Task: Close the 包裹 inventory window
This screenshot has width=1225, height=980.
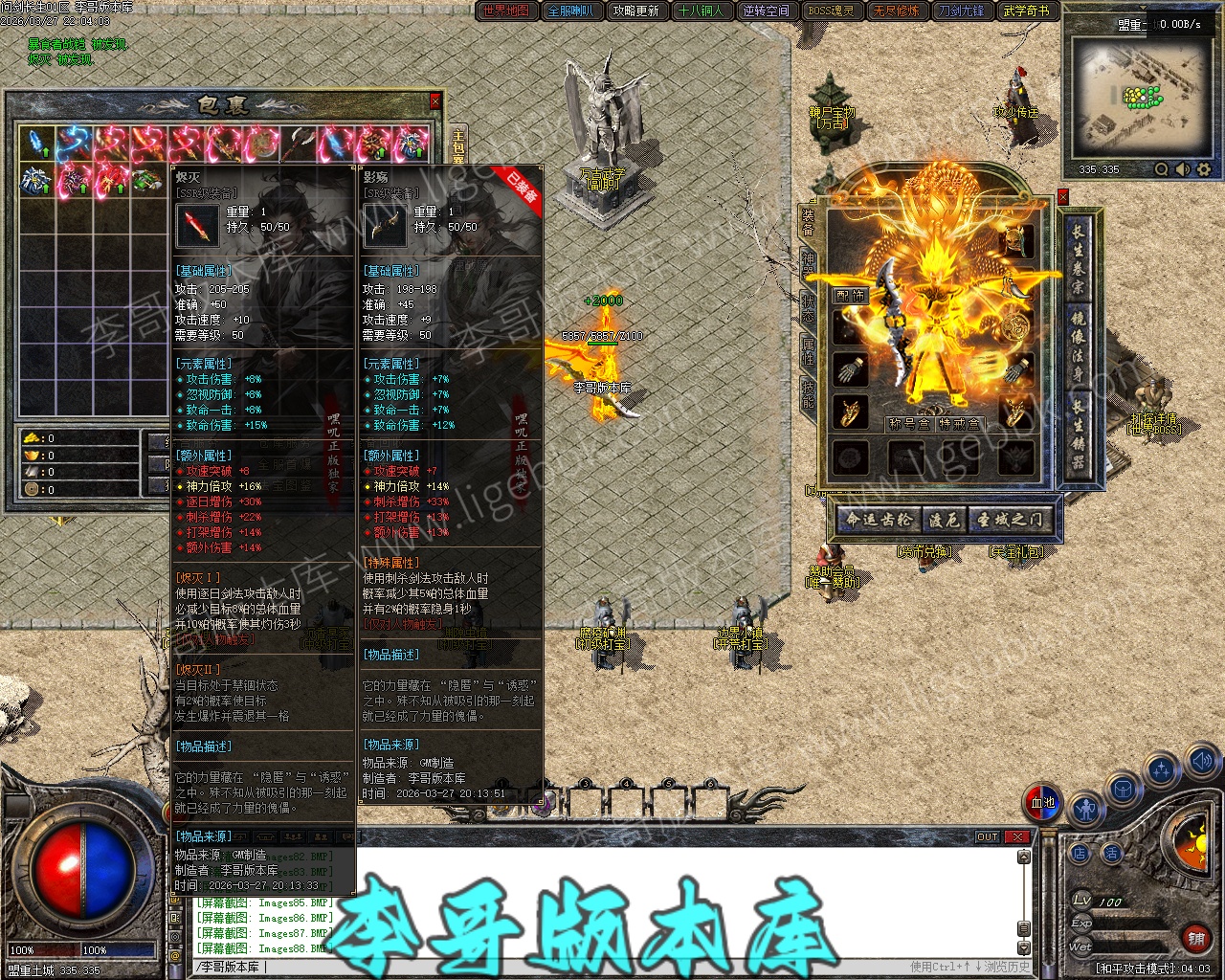Action: (x=435, y=100)
